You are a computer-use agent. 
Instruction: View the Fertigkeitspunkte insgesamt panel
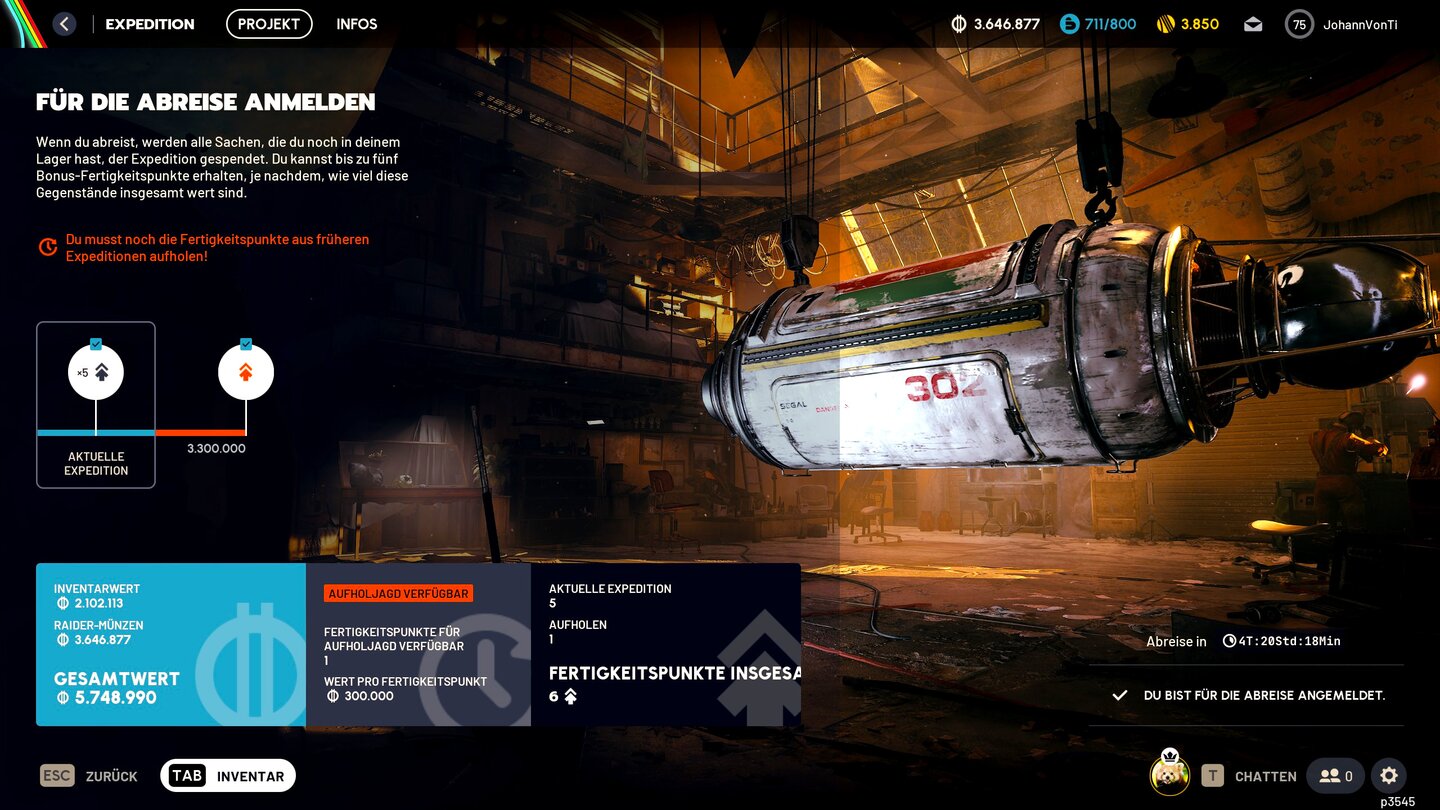[x=665, y=644]
